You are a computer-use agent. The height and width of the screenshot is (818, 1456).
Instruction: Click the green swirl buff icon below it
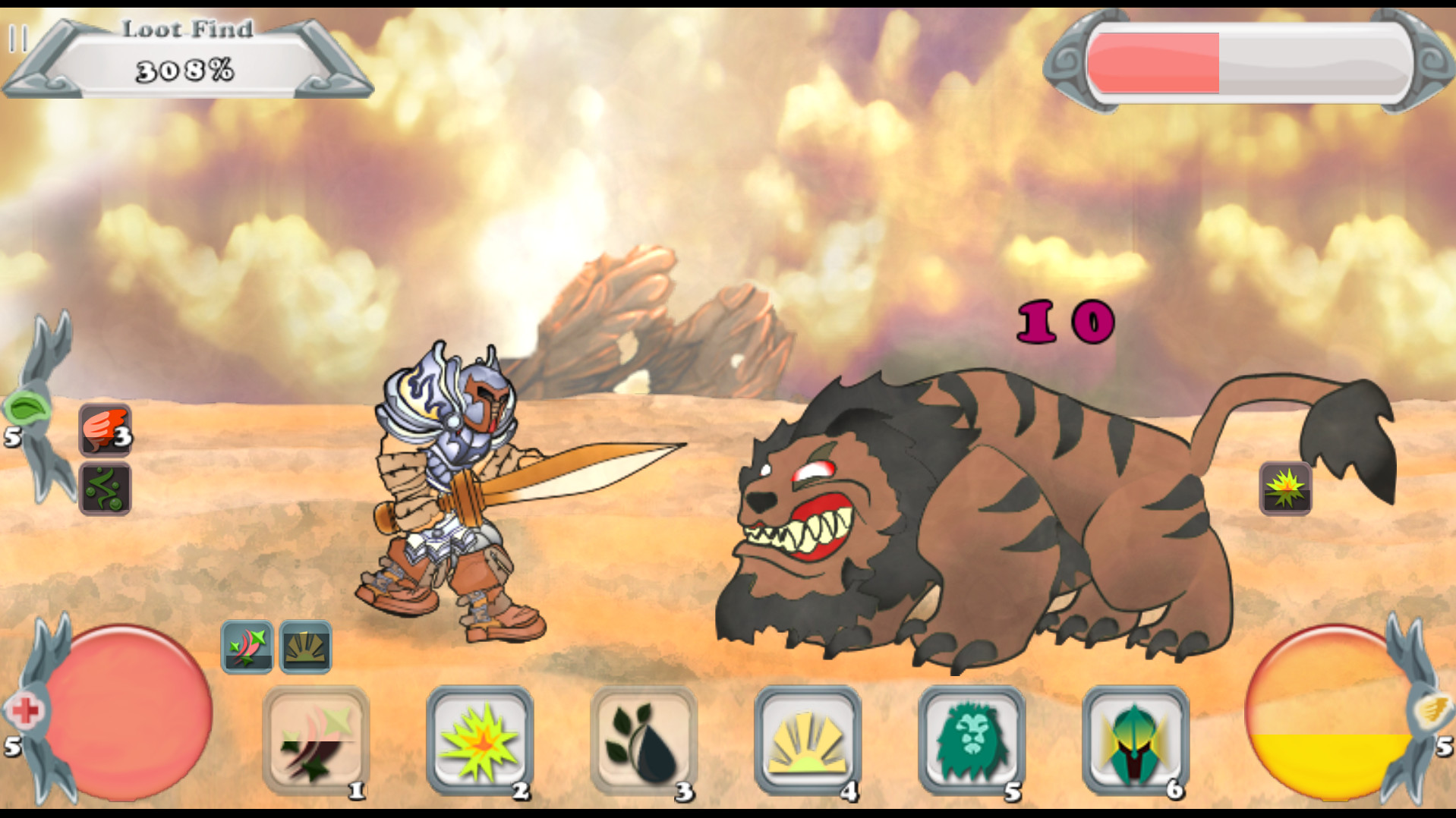click(105, 489)
